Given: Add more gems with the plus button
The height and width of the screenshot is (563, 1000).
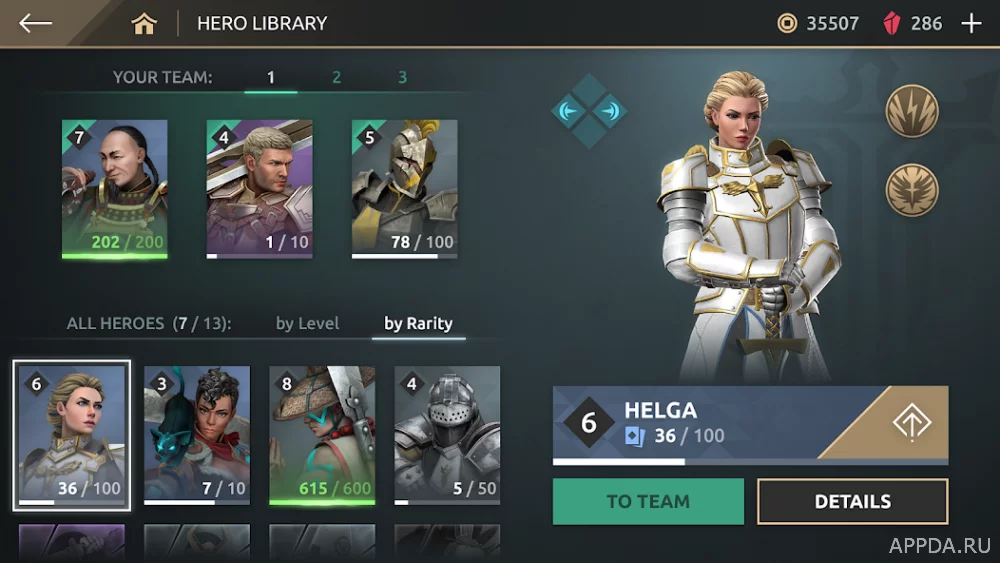Looking at the screenshot, I should [971, 23].
